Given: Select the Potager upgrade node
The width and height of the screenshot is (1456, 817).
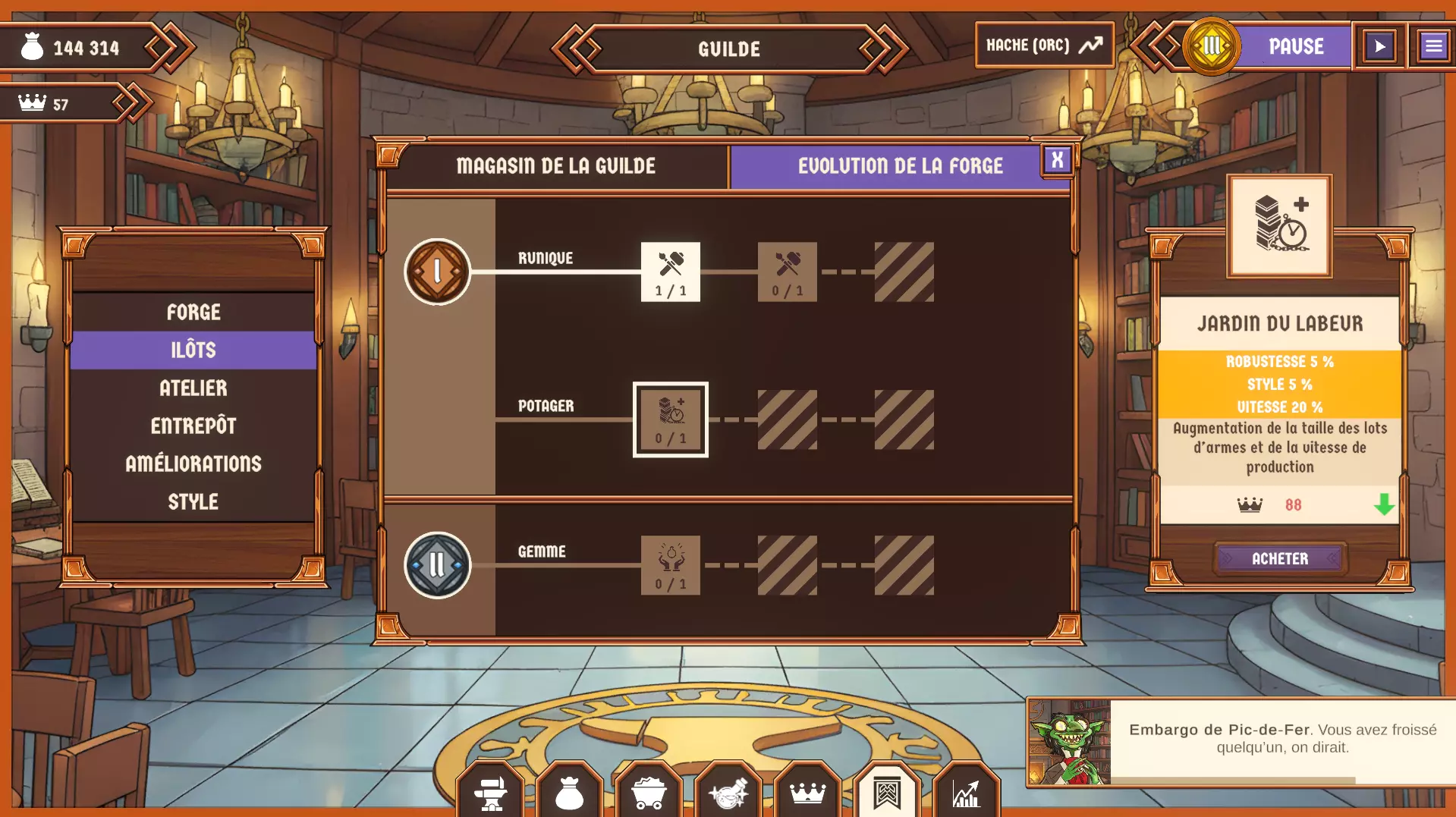Looking at the screenshot, I should coord(671,419).
